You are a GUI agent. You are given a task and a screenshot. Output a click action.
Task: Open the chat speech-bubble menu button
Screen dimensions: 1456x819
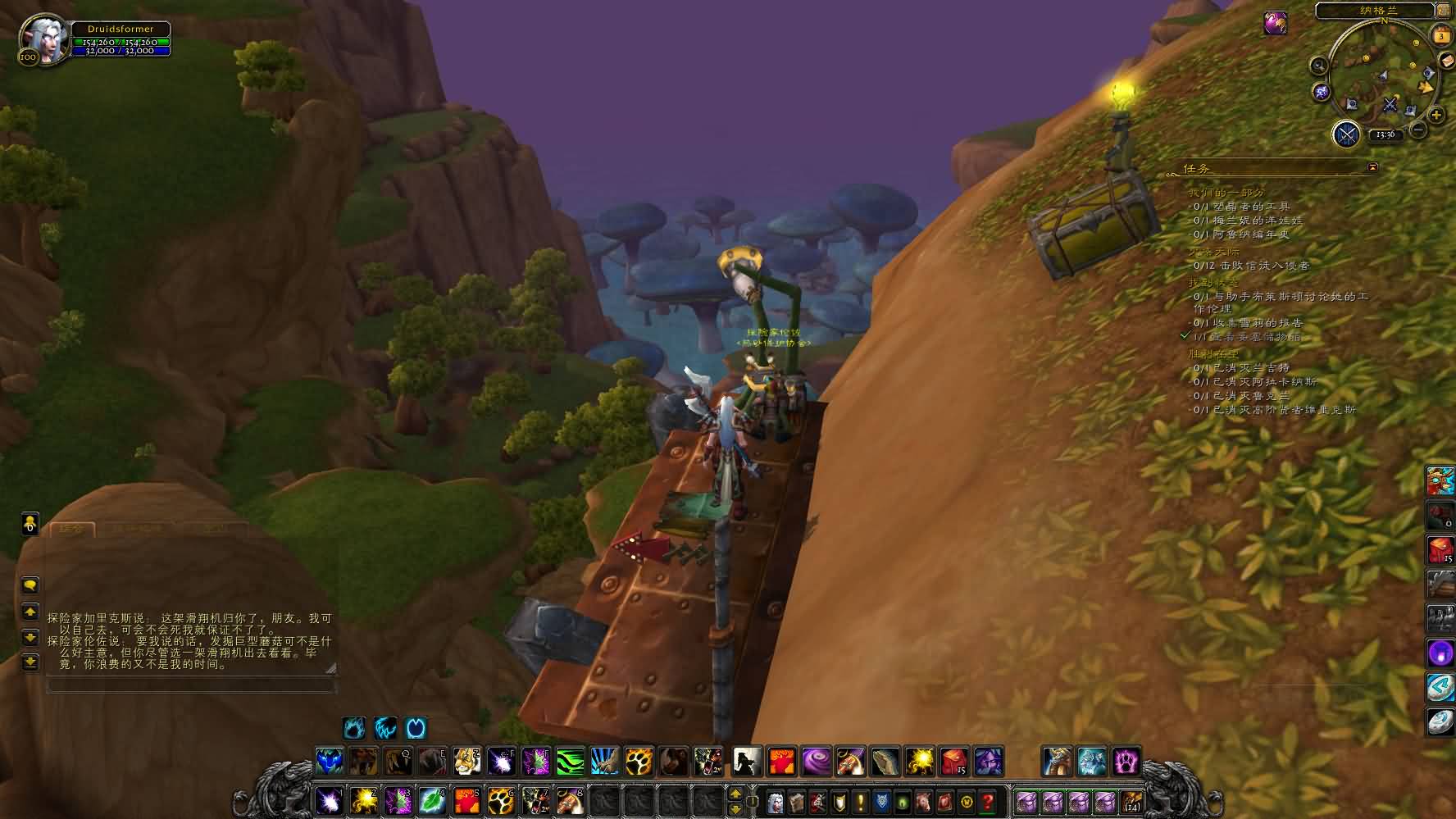point(30,585)
